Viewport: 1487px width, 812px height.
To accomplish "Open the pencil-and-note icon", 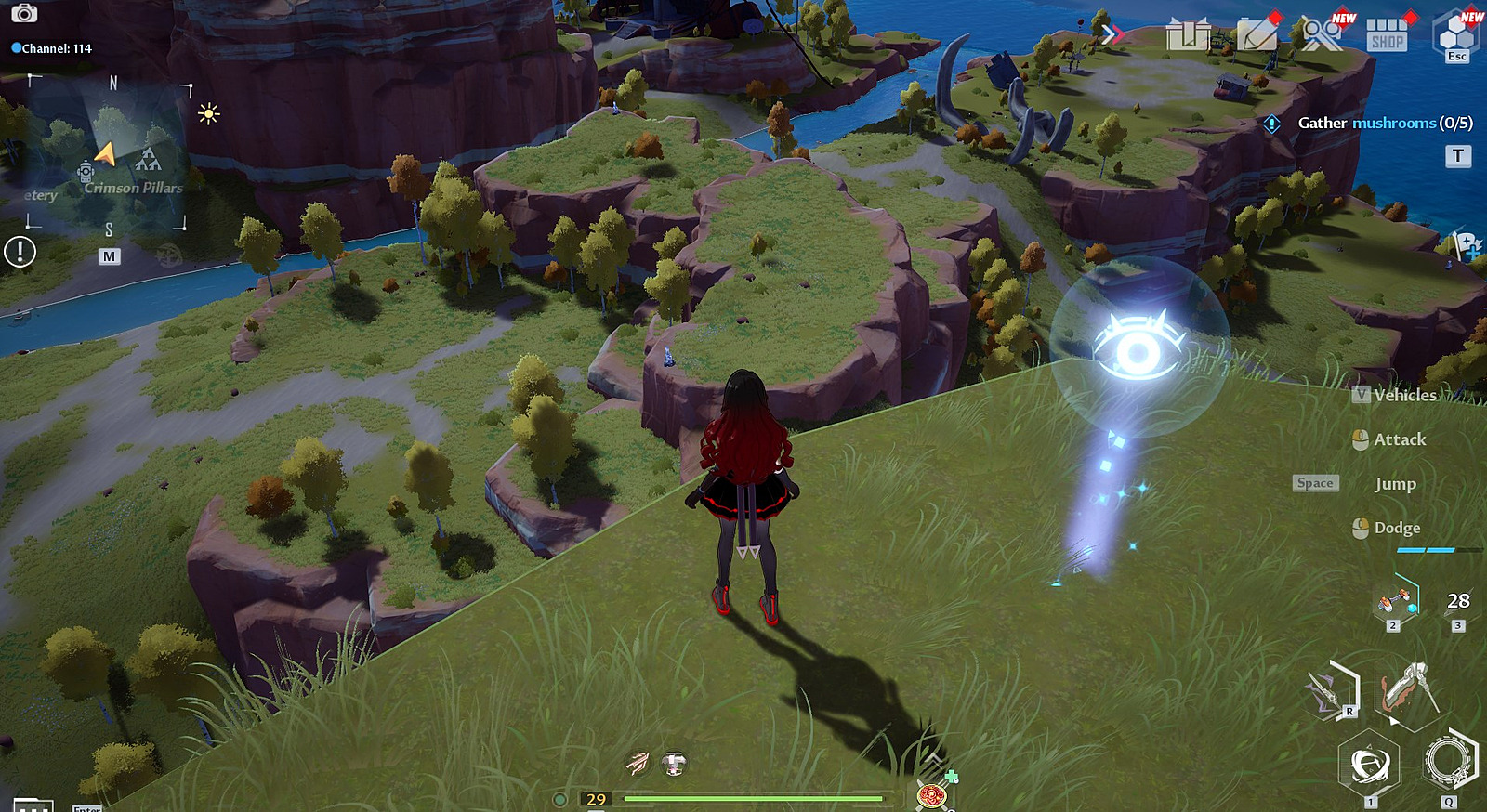I will (1257, 35).
